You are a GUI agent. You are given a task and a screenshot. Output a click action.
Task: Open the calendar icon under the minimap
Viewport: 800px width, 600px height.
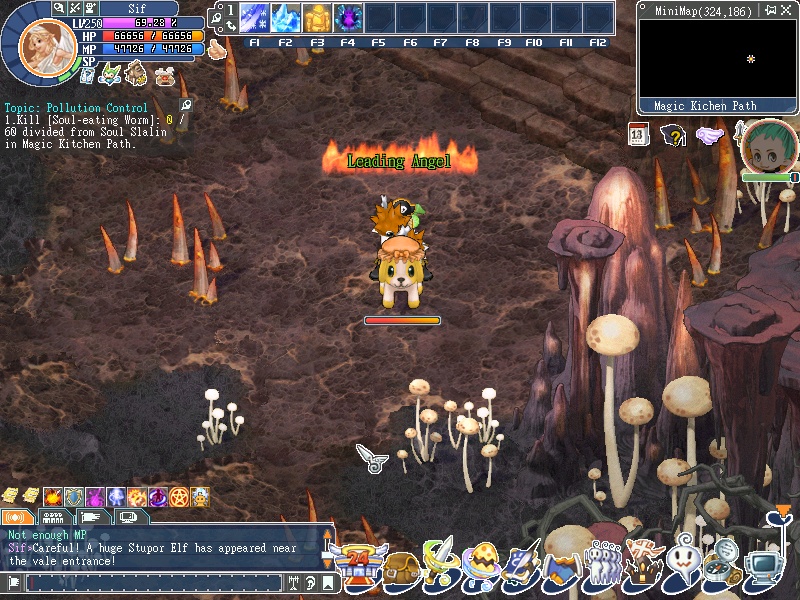tap(640, 135)
